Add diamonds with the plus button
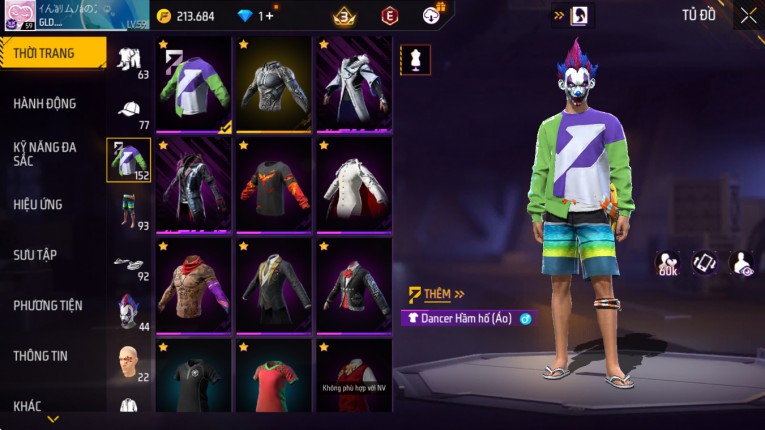 pos(268,16)
